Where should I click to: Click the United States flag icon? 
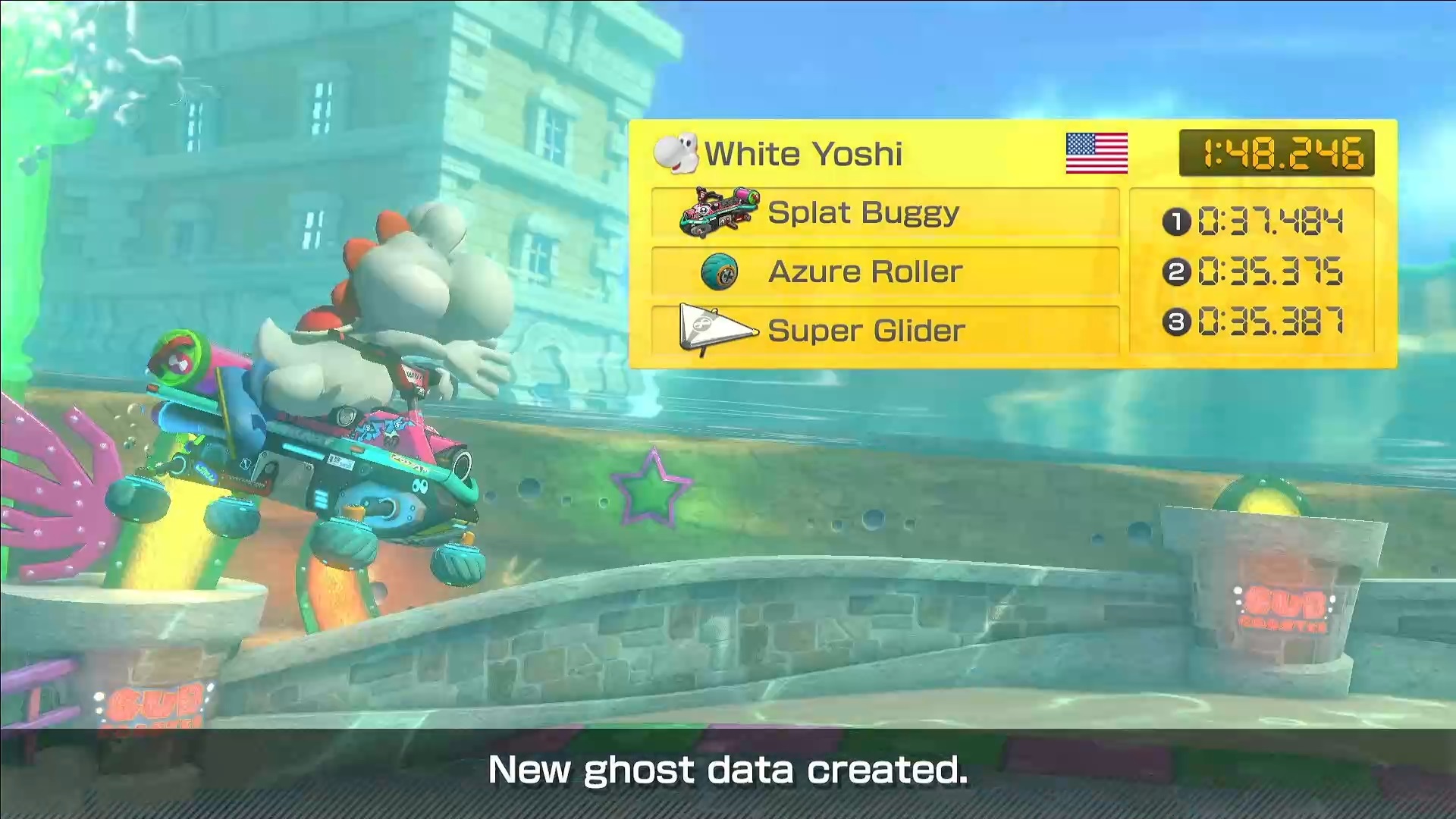[1096, 153]
